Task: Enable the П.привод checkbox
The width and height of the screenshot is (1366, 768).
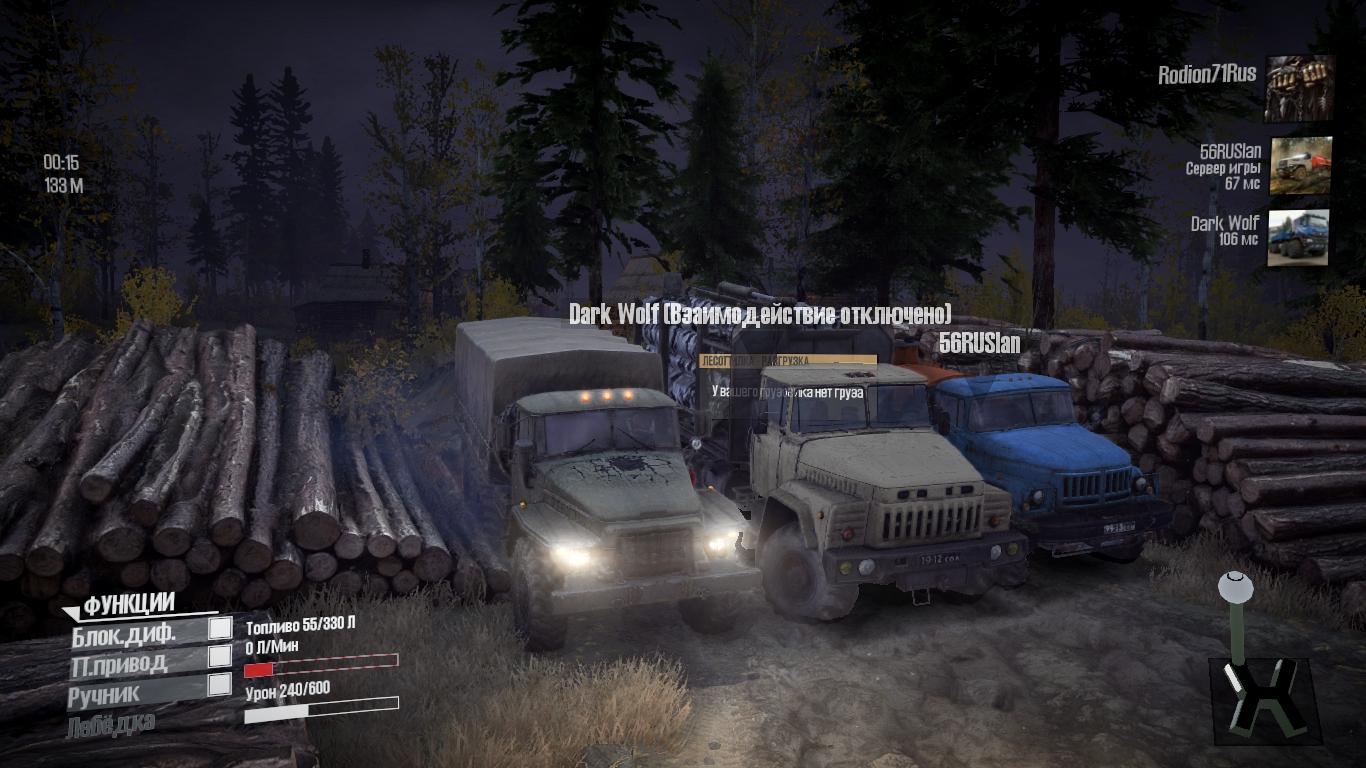Action: pyautogui.click(x=220, y=656)
